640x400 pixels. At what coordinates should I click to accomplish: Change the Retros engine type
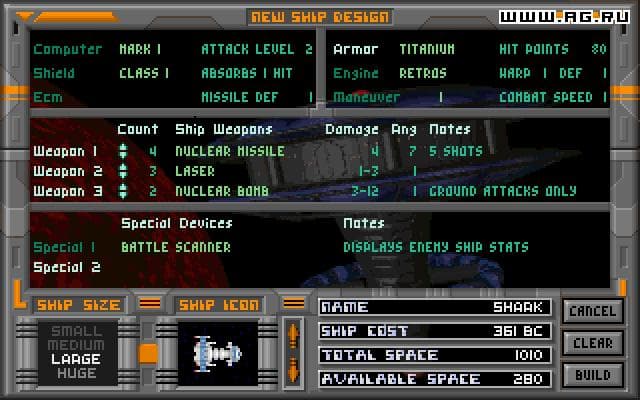422,73
